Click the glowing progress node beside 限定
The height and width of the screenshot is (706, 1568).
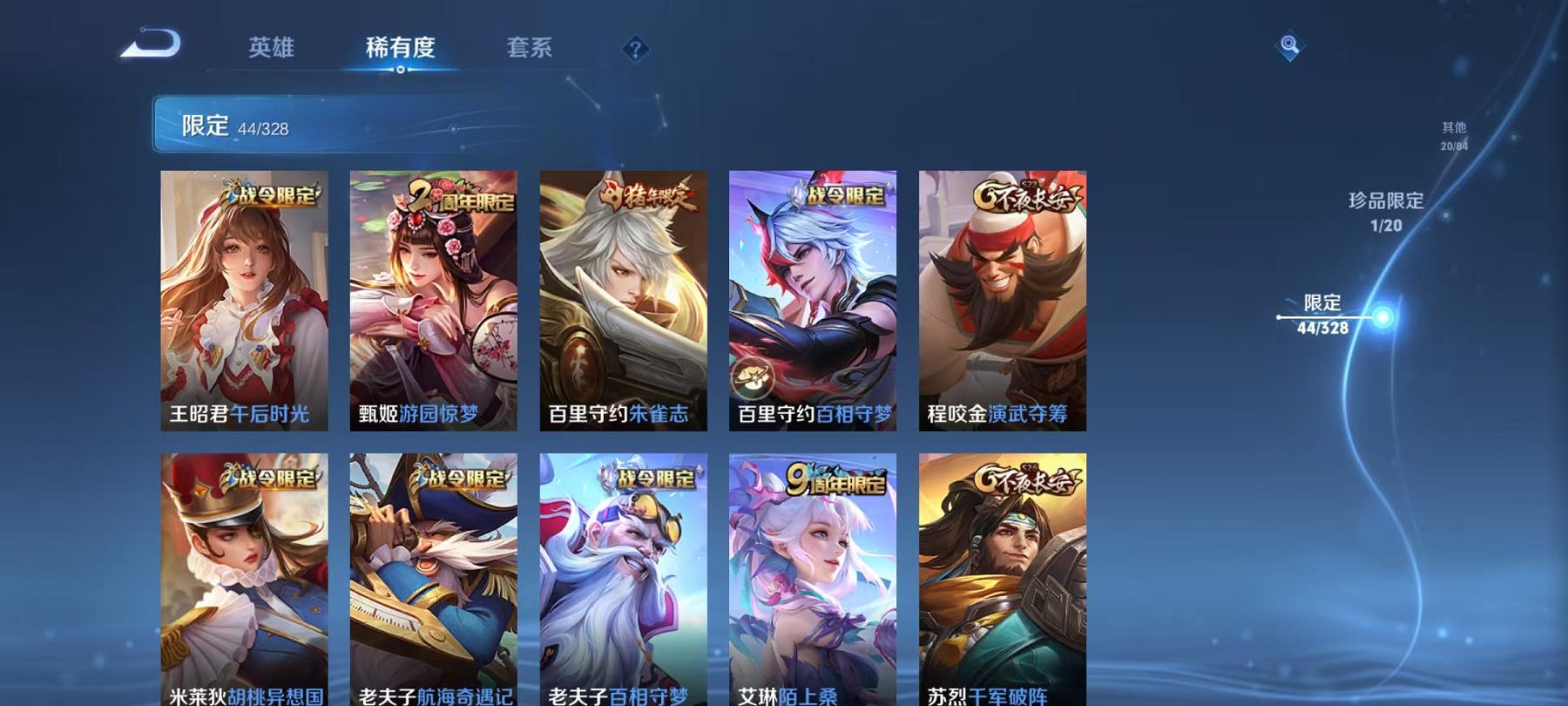click(x=1381, y=318)
